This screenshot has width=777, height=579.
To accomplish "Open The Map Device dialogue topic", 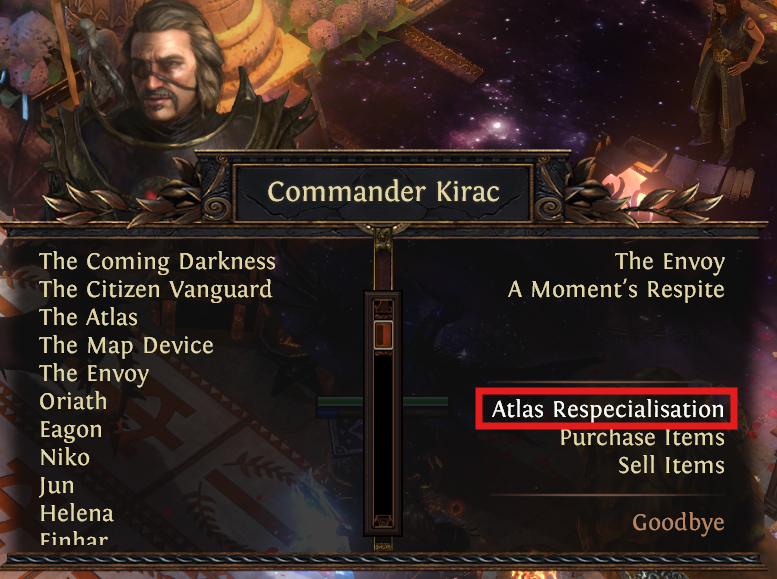I will coord(126,346).
